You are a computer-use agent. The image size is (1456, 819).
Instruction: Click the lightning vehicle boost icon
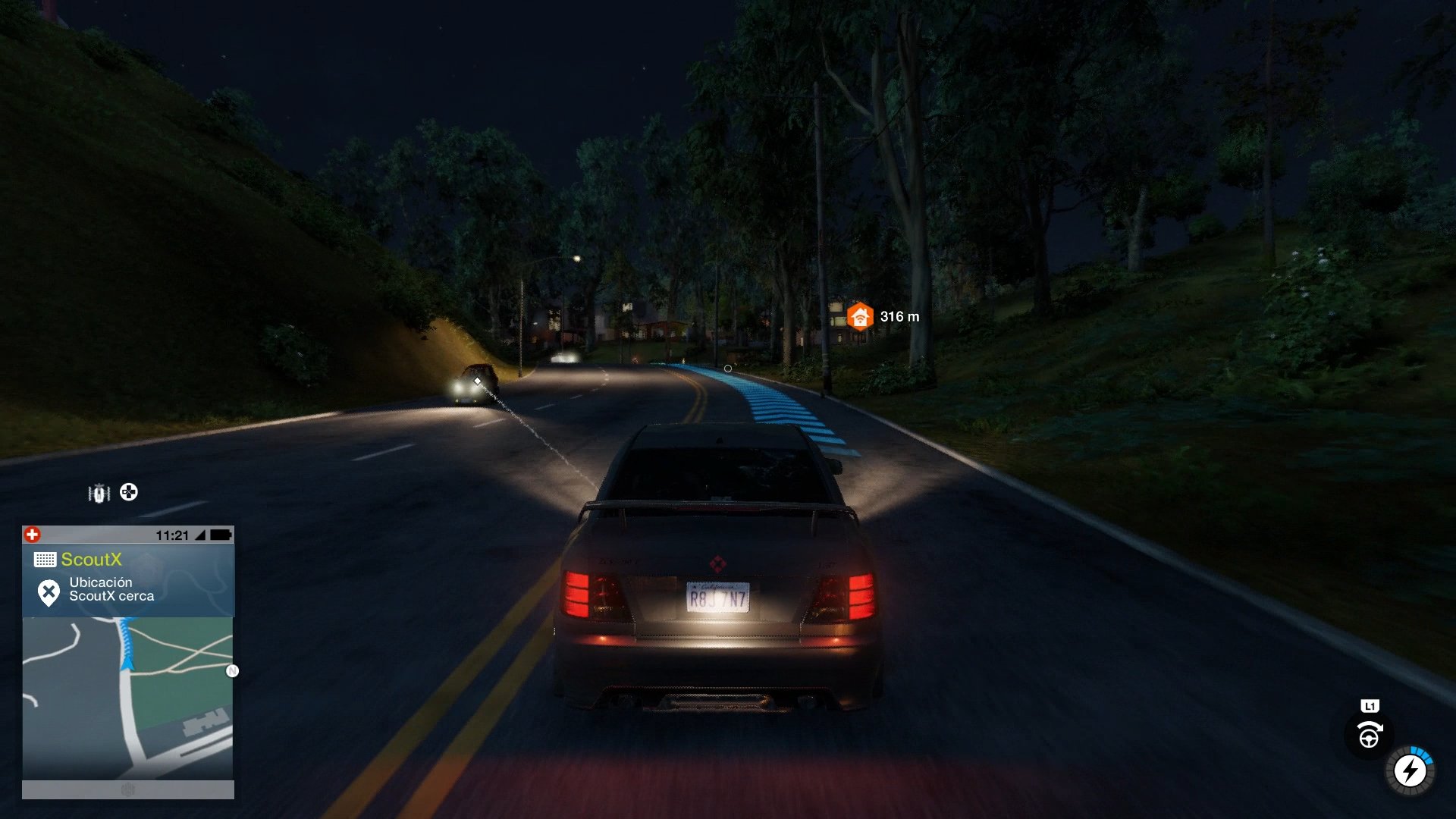tap(1410, 770)
